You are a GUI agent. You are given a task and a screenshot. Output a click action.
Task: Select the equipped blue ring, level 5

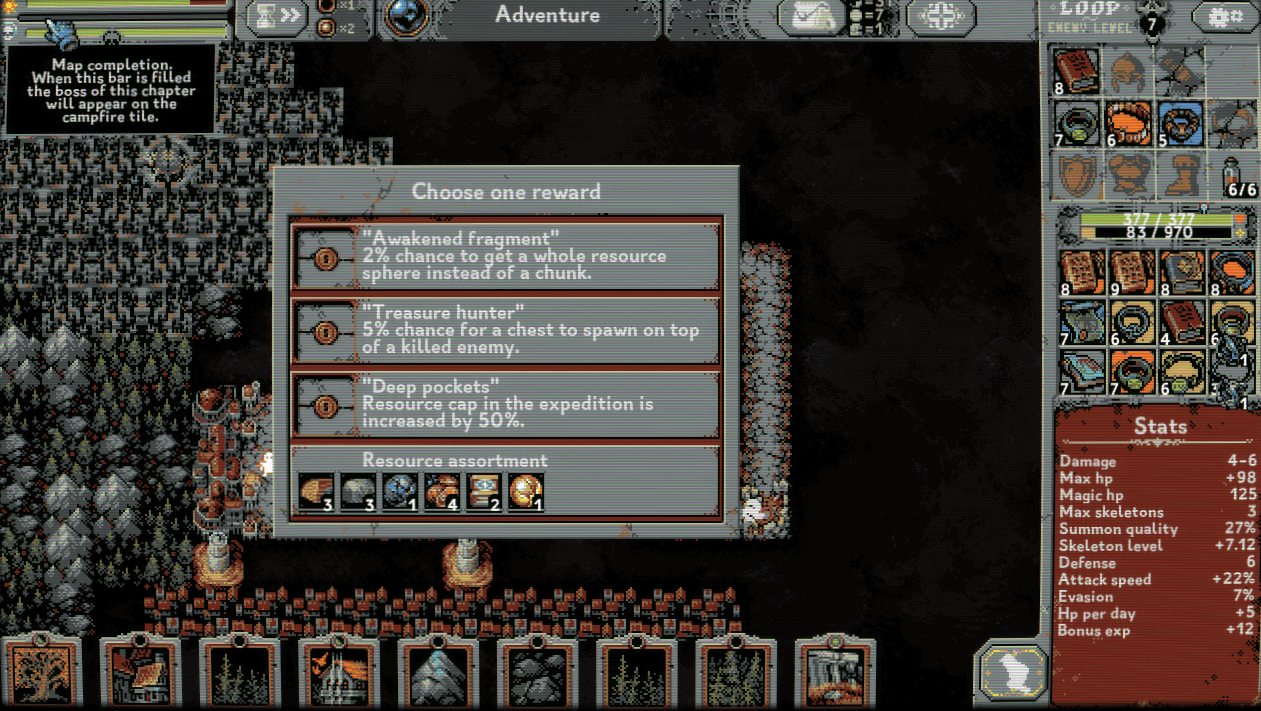coord(1180,123)
